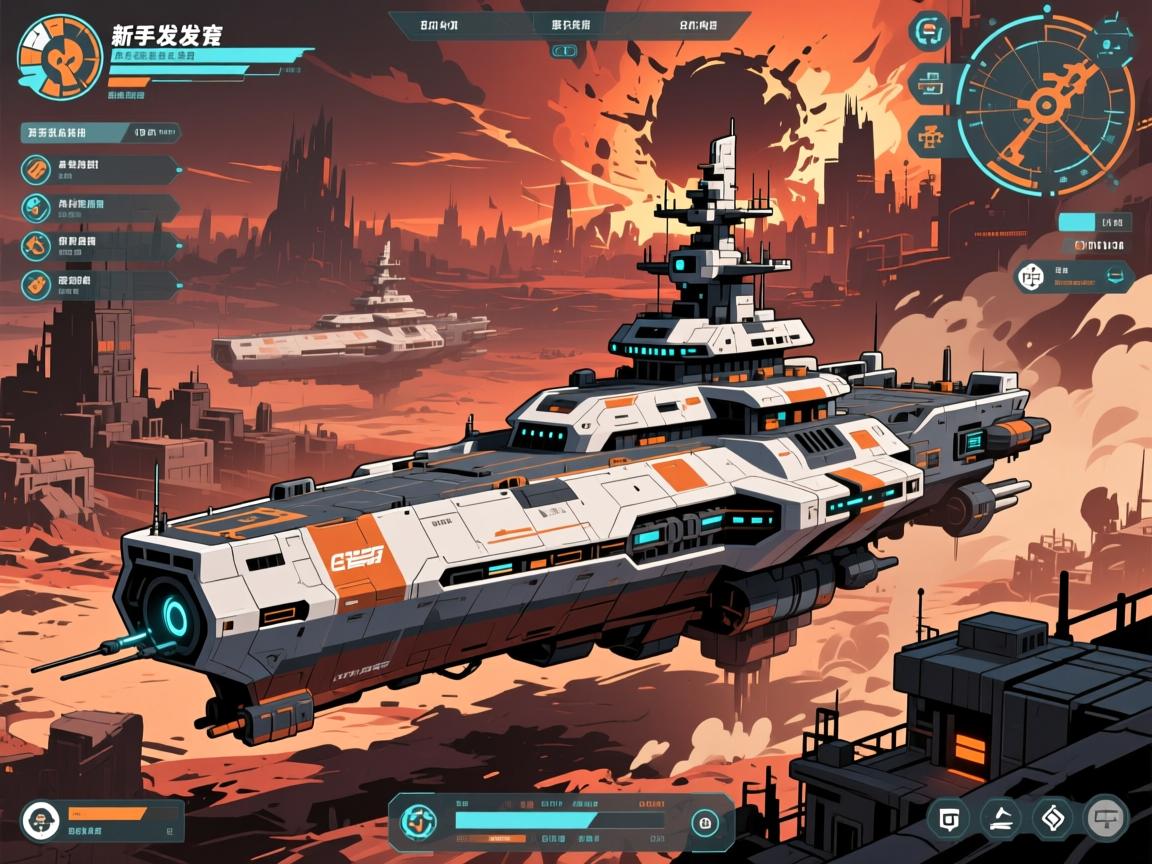1152x864 pixels.
Task: Open the cyan hexagon icon beside the radar
Action: coord(930,30)
